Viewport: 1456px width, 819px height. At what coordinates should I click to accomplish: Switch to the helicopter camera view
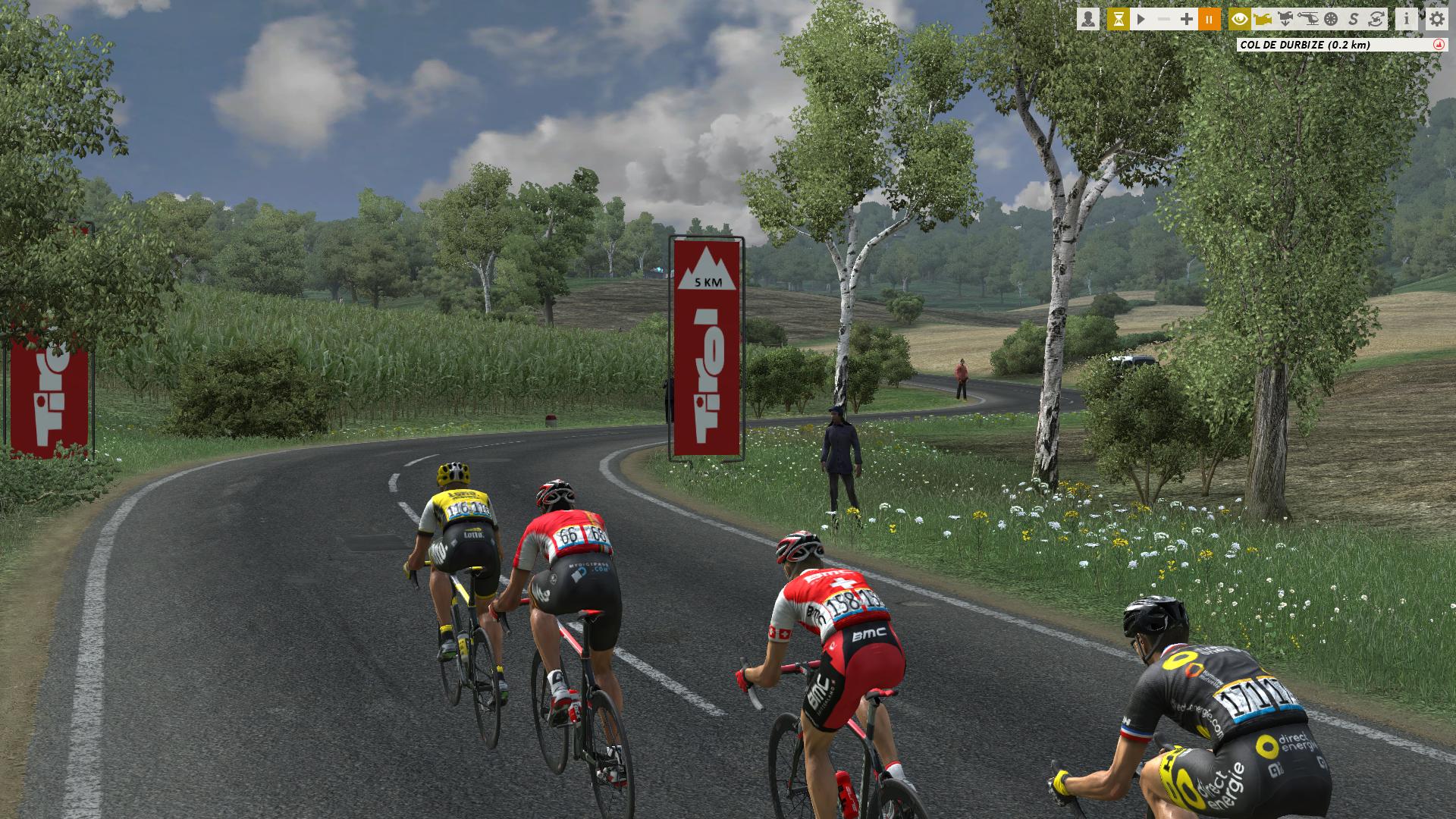click(x=1308, y=19)
